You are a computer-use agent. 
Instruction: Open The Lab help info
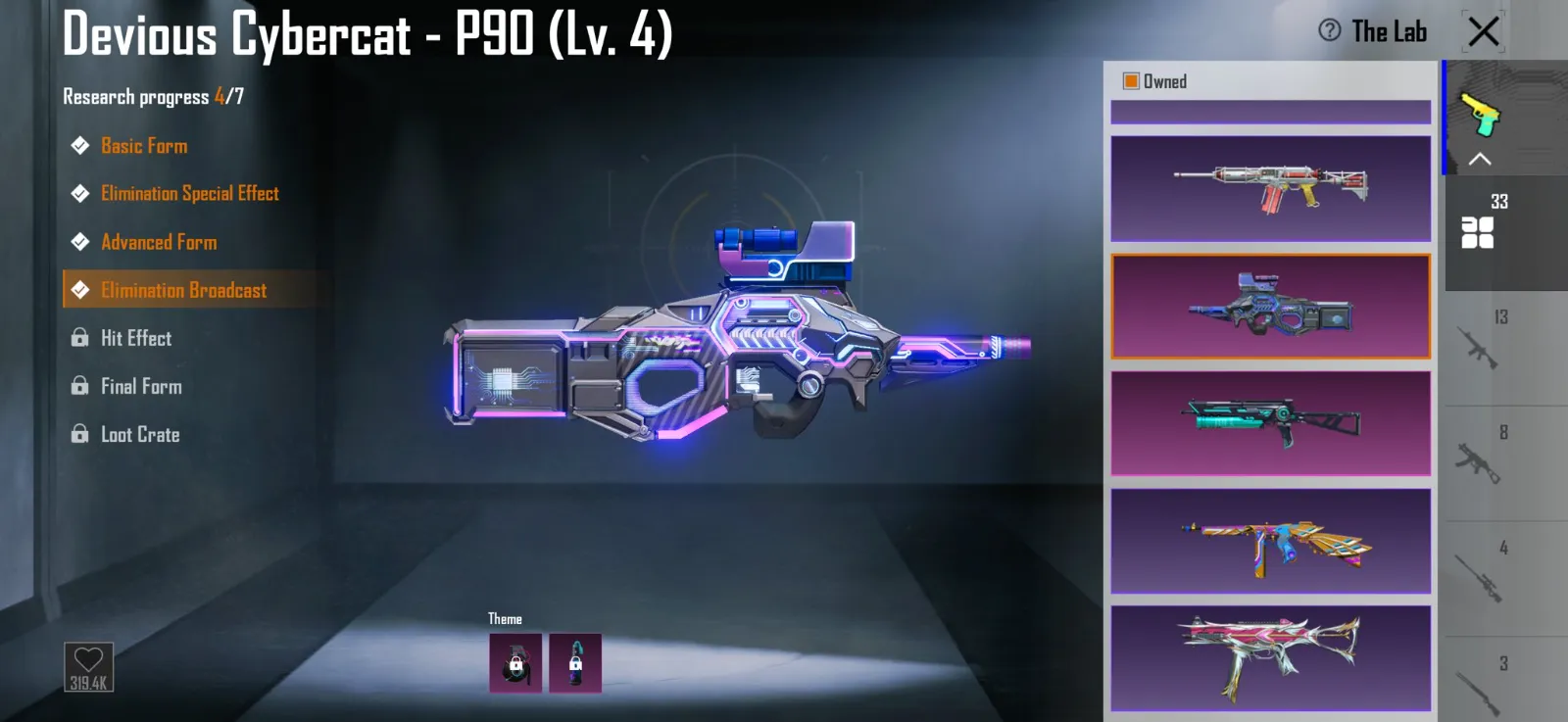(1330, 30)
